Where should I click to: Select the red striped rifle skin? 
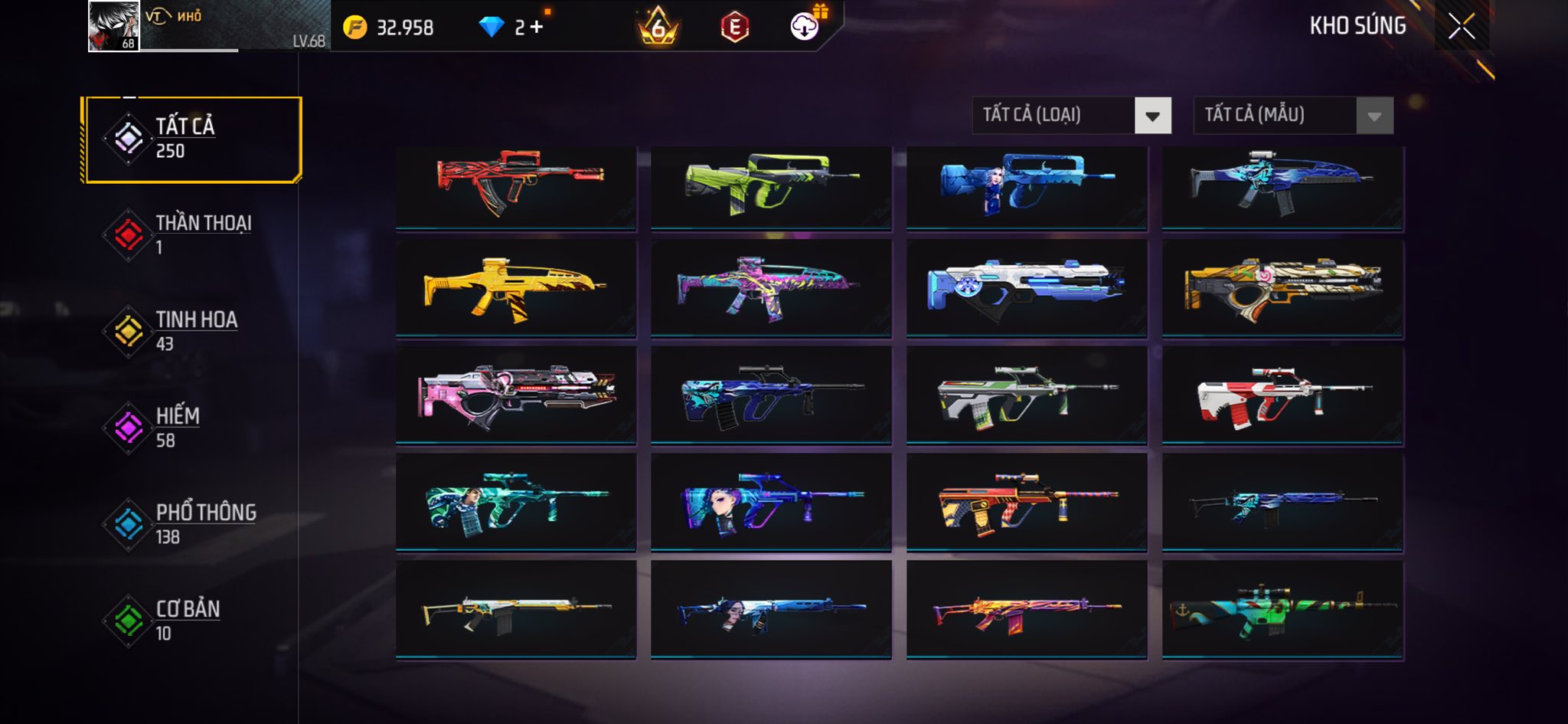[515, 186]
